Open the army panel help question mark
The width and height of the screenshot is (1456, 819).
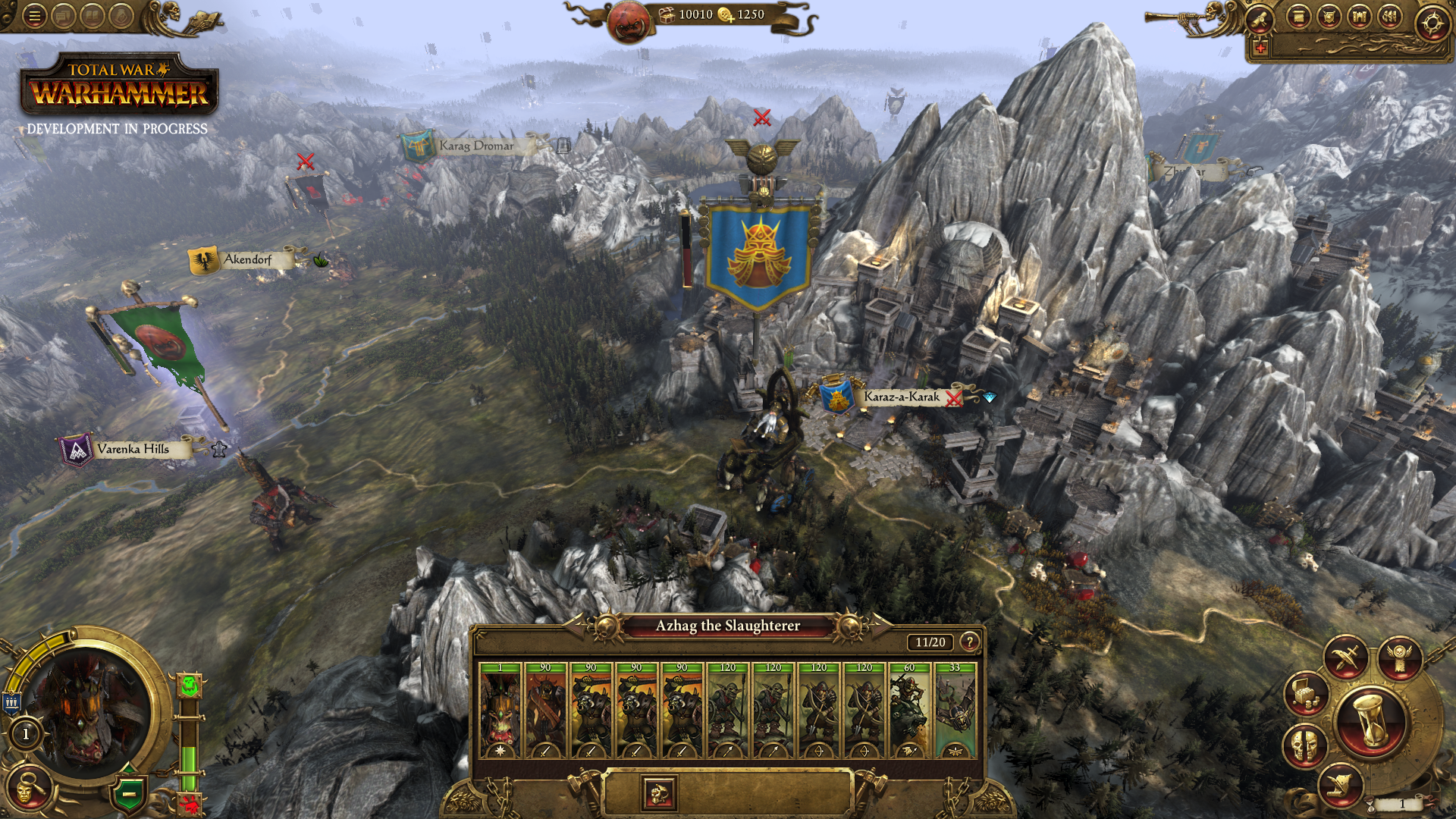tap(969, 642)
